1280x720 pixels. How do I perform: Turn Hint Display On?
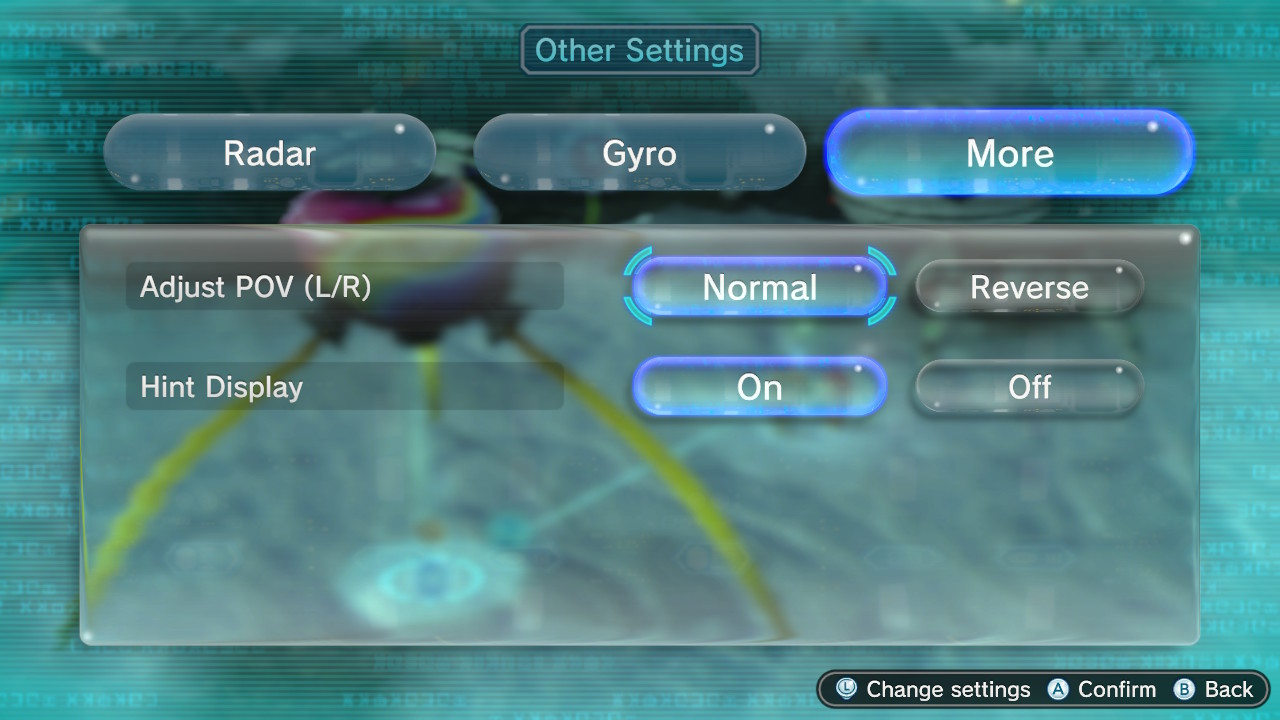coord(760,387)
